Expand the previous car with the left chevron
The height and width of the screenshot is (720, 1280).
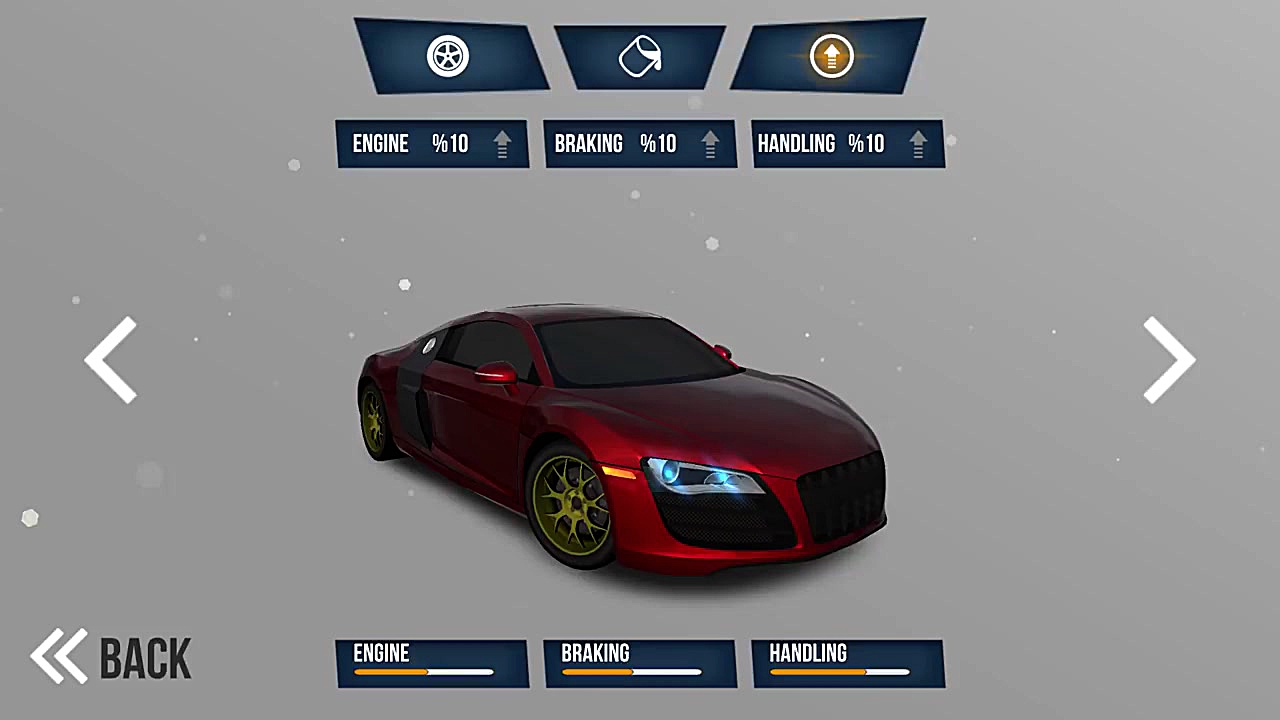pos(112,360)
